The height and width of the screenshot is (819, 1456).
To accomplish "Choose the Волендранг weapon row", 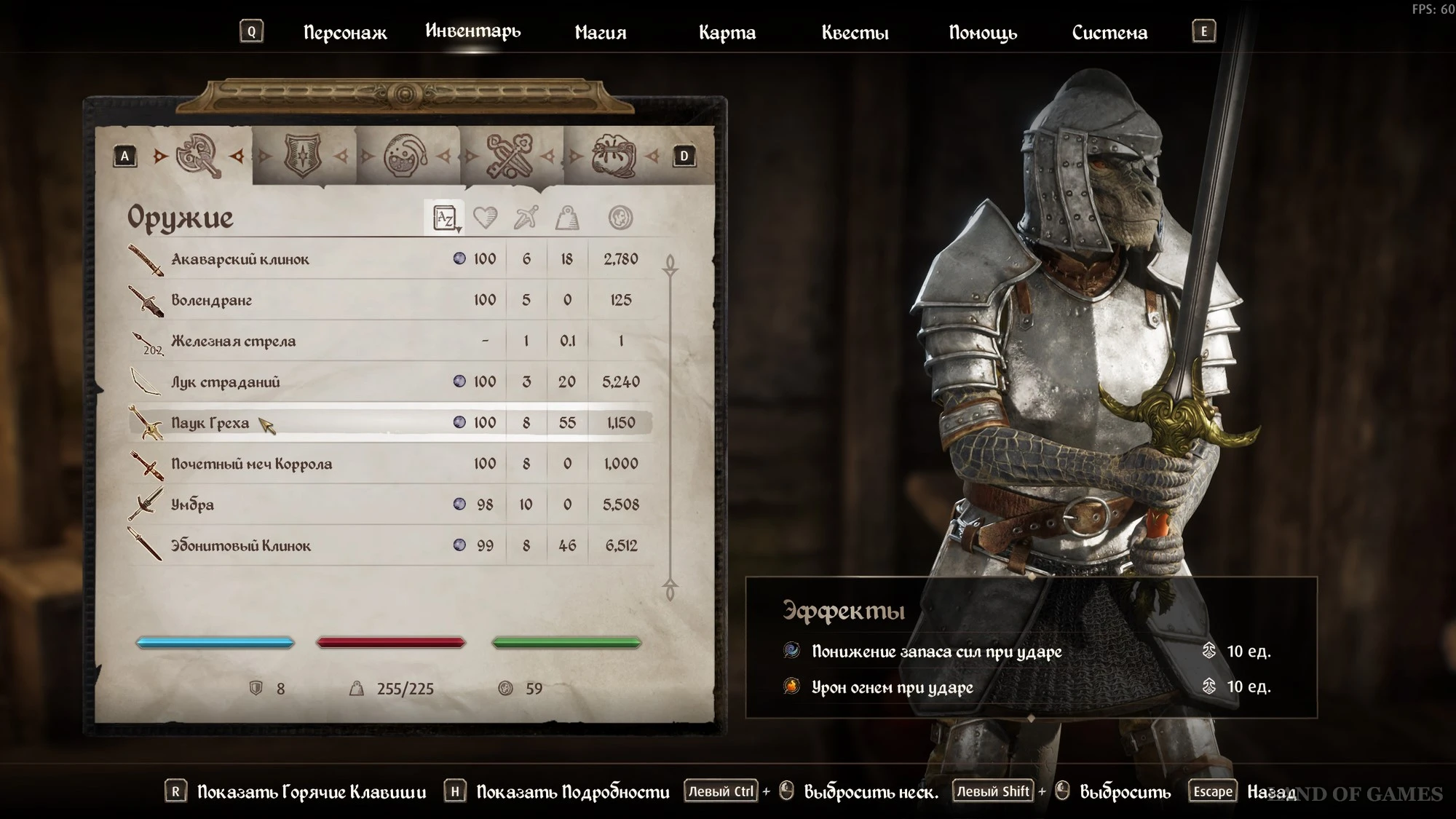I will point(211,300).
